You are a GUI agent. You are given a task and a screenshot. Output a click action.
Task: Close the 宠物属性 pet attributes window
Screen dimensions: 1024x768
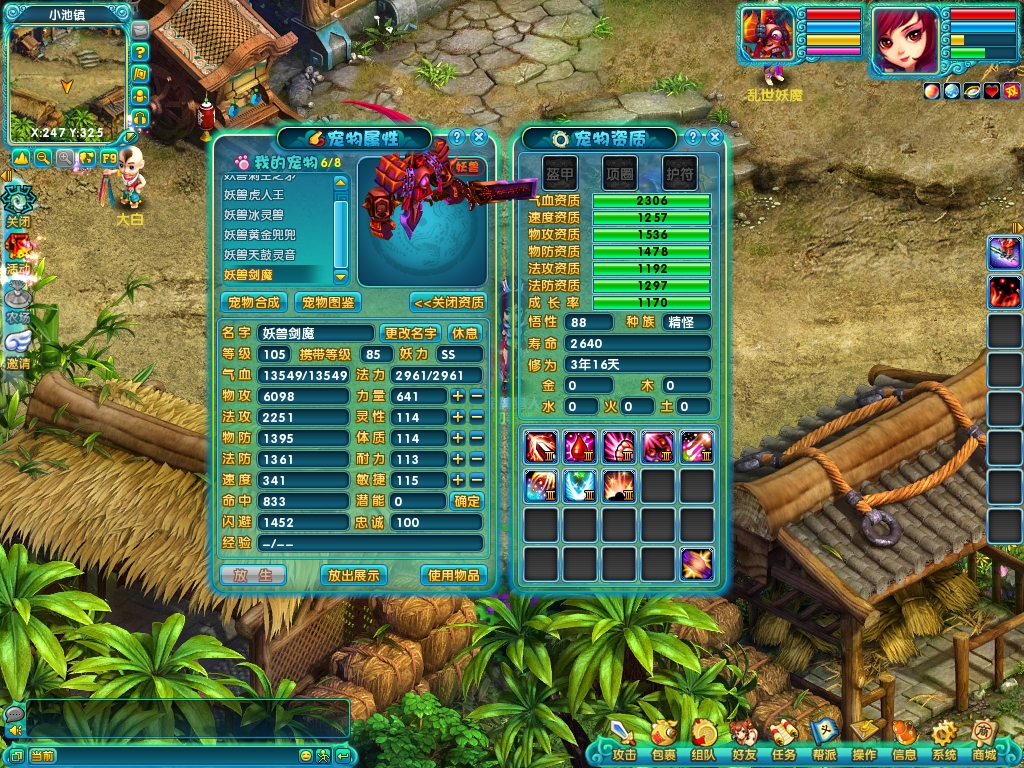click(x=479, y=138)
